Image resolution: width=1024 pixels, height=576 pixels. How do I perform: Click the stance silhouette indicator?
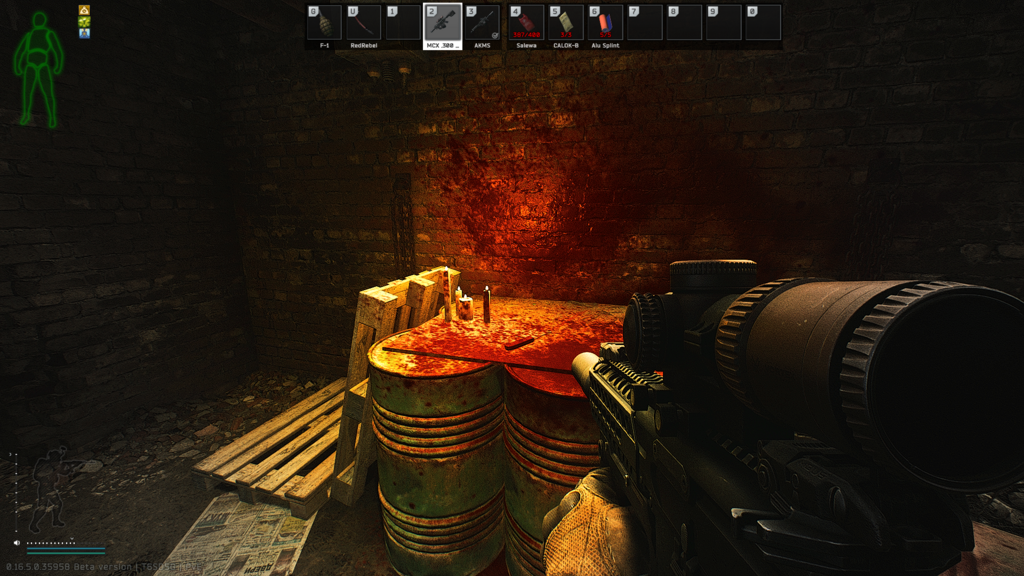coord(47,490)
